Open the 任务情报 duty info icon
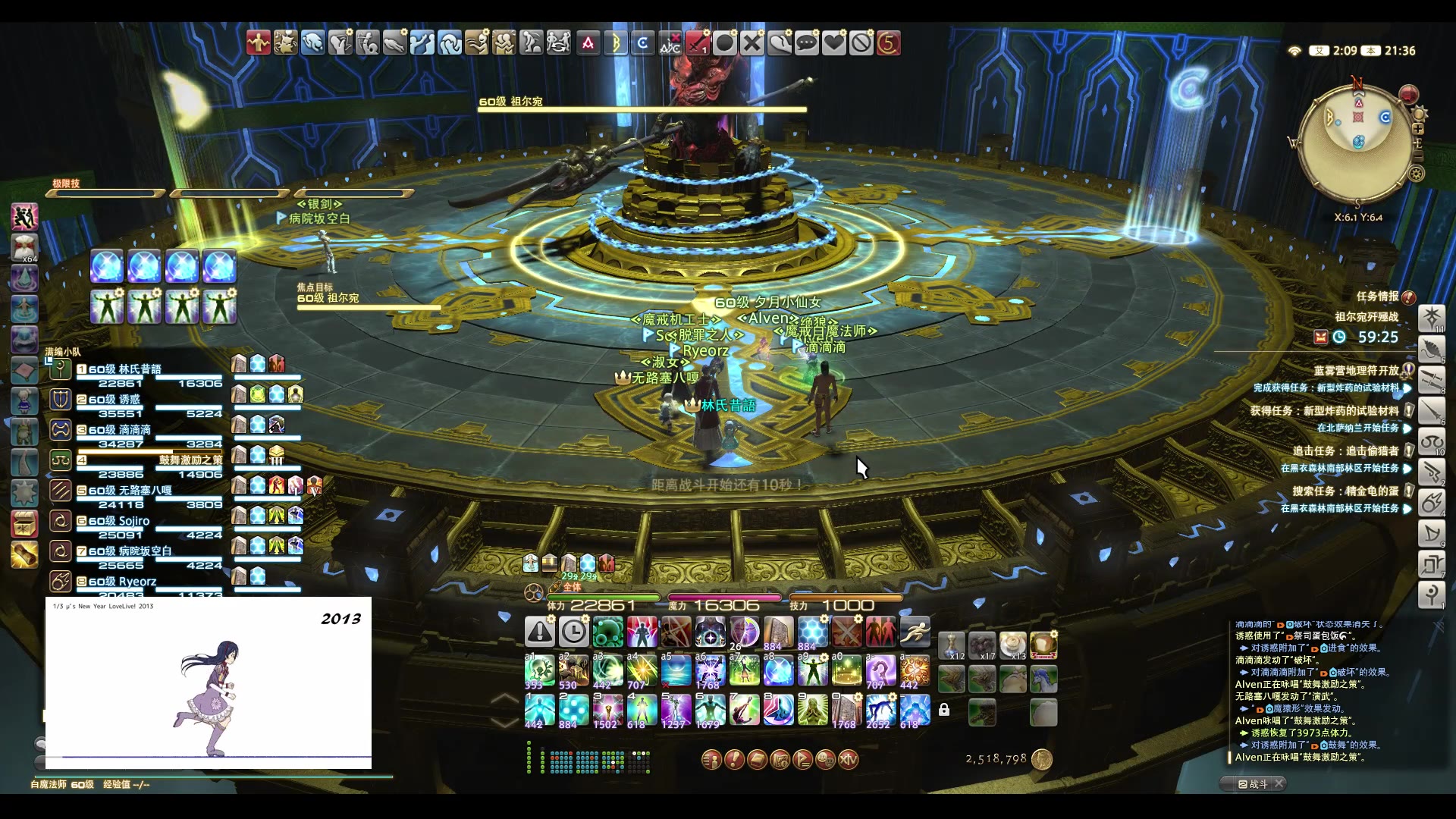The image size is (1456, 819). 1408,297
